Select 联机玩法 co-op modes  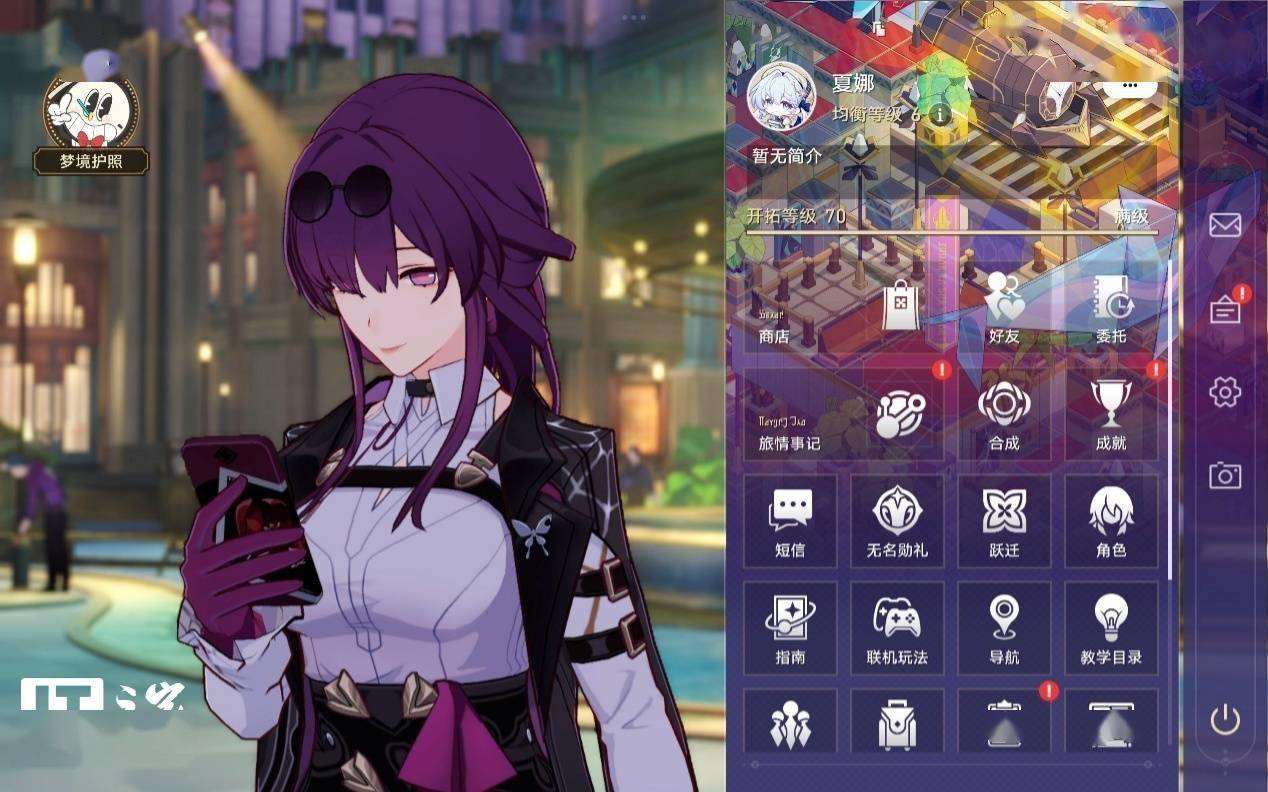pos(897,628)
